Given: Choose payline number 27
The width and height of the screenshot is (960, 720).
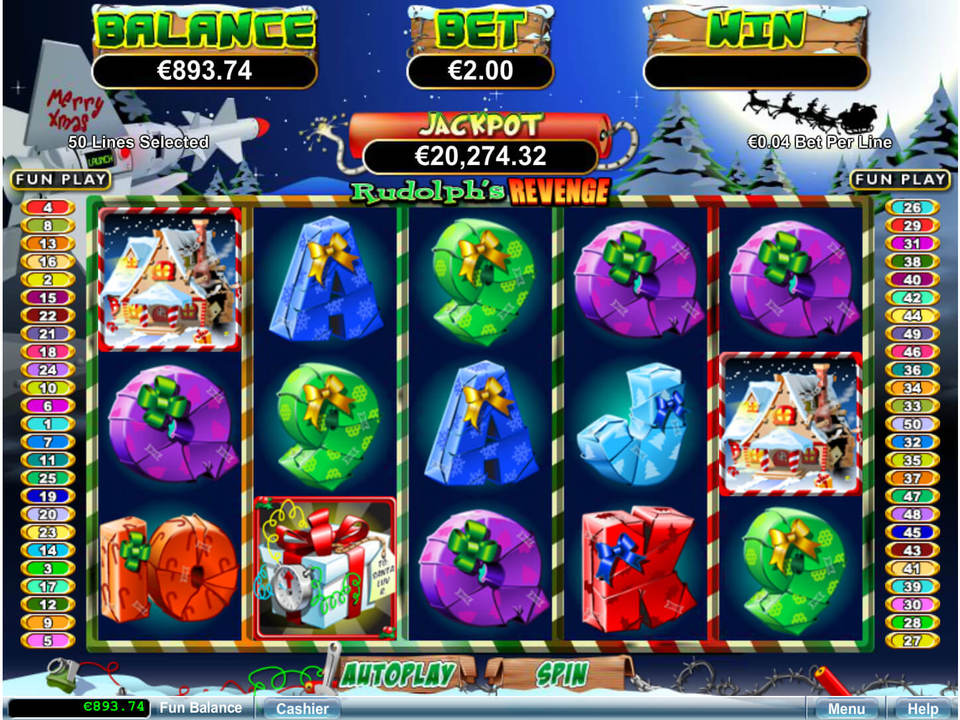Looking at the screenshot, I should click(x=911, y=640).
